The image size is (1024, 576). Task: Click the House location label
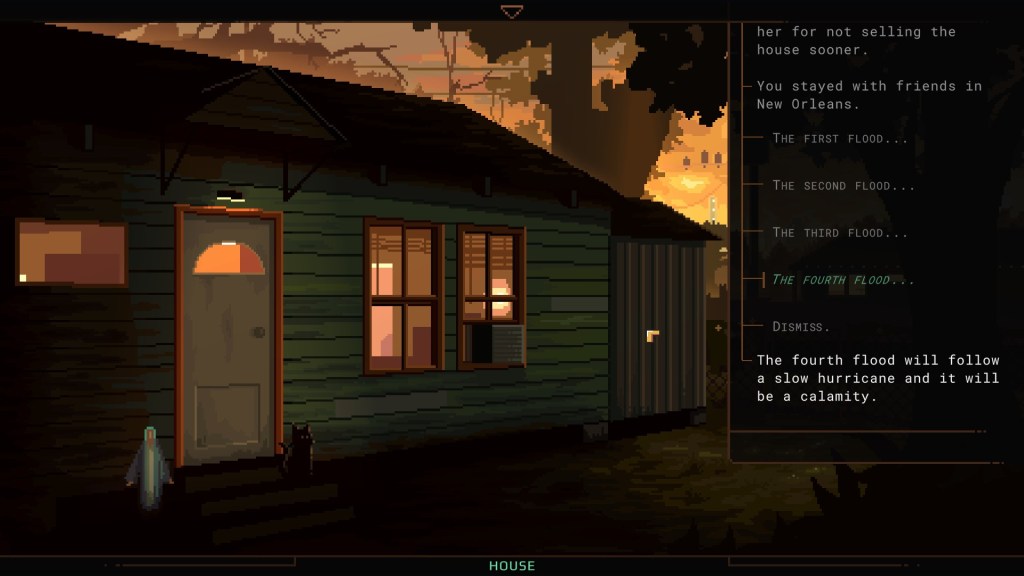(x=512, y=566)
